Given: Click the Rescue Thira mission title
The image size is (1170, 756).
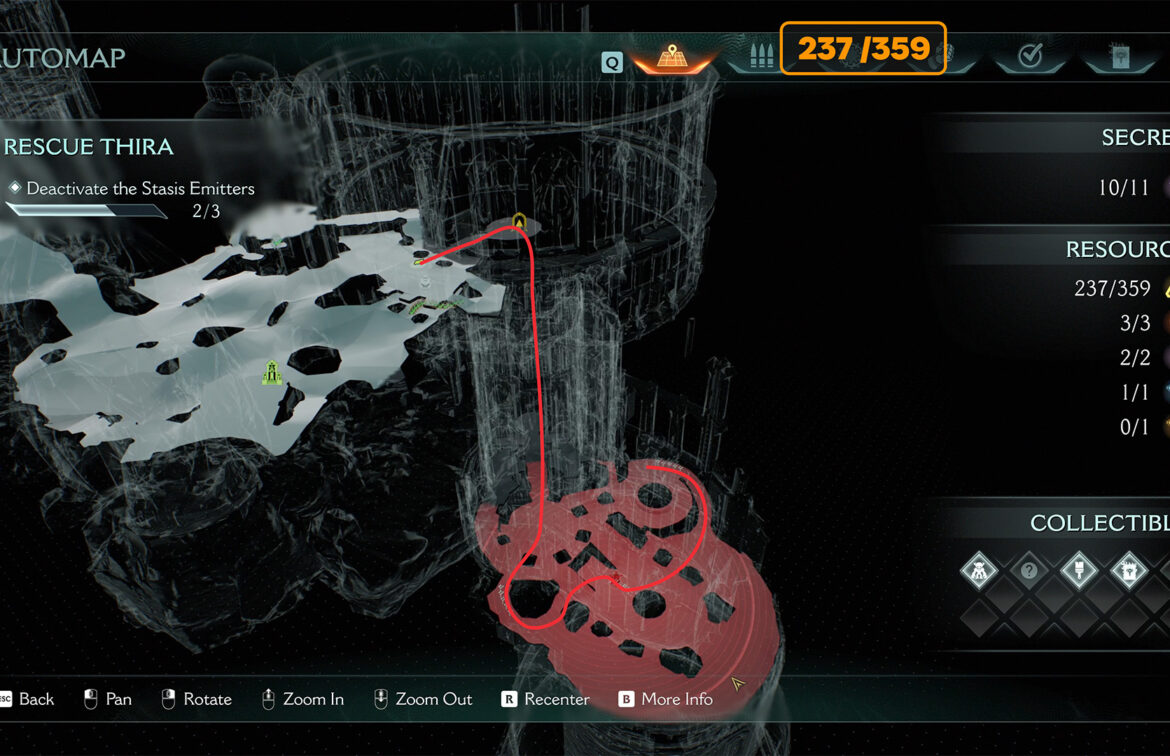Looking at the screenshot, I should 89,147.
